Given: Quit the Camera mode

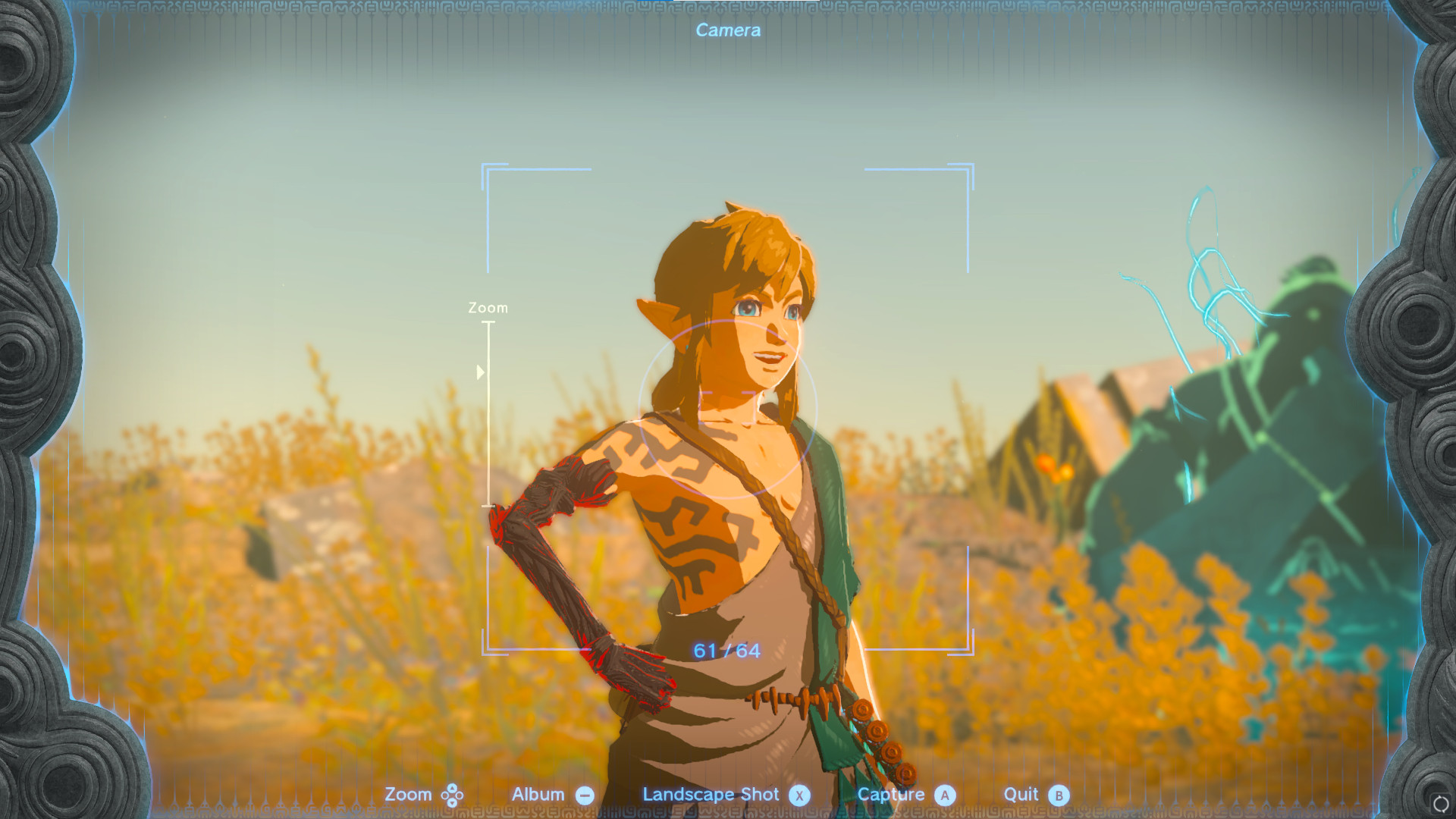Looking at the screenshot, I should point(1021,795).
